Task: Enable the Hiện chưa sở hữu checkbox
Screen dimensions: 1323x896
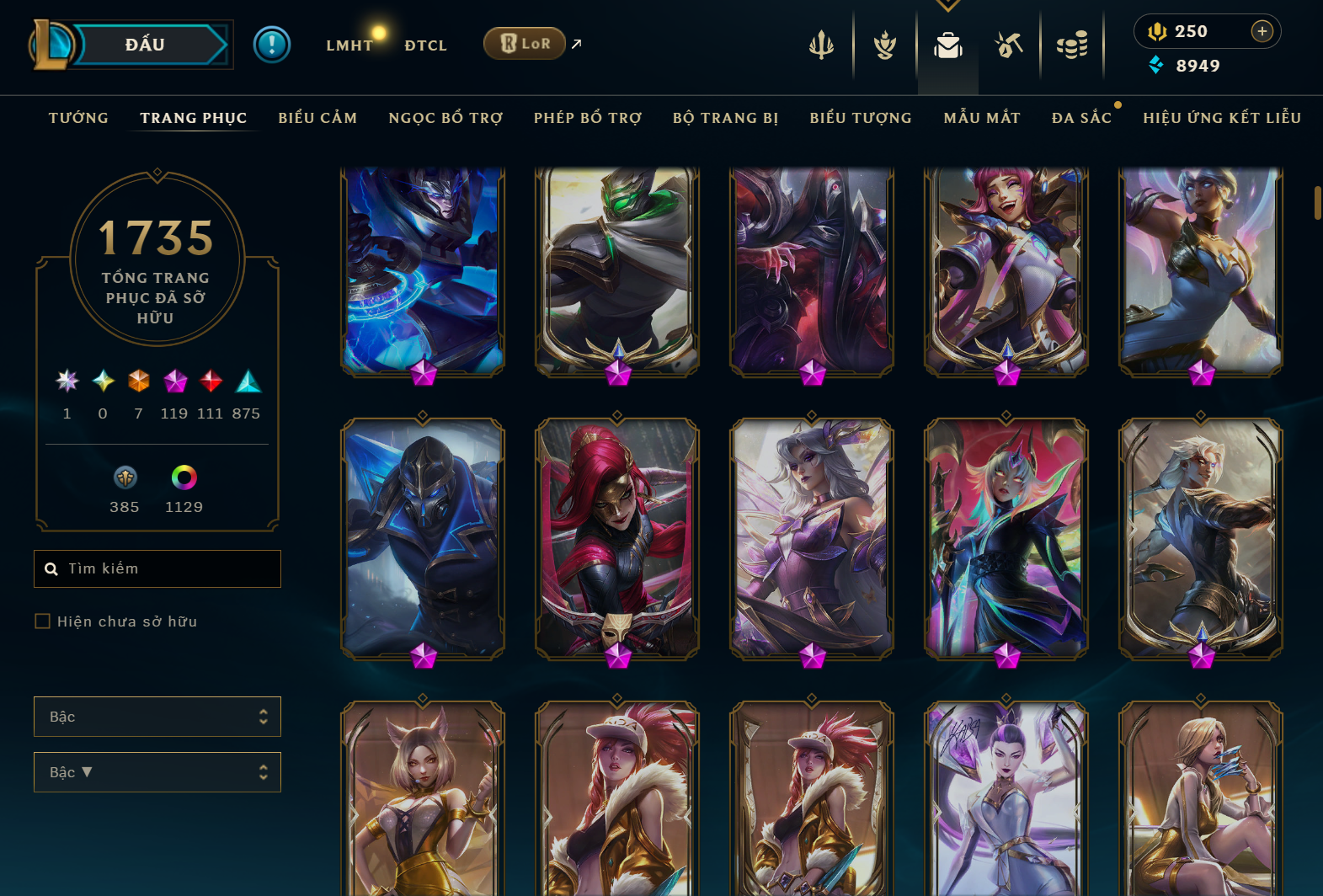Action: pos(42,621)
